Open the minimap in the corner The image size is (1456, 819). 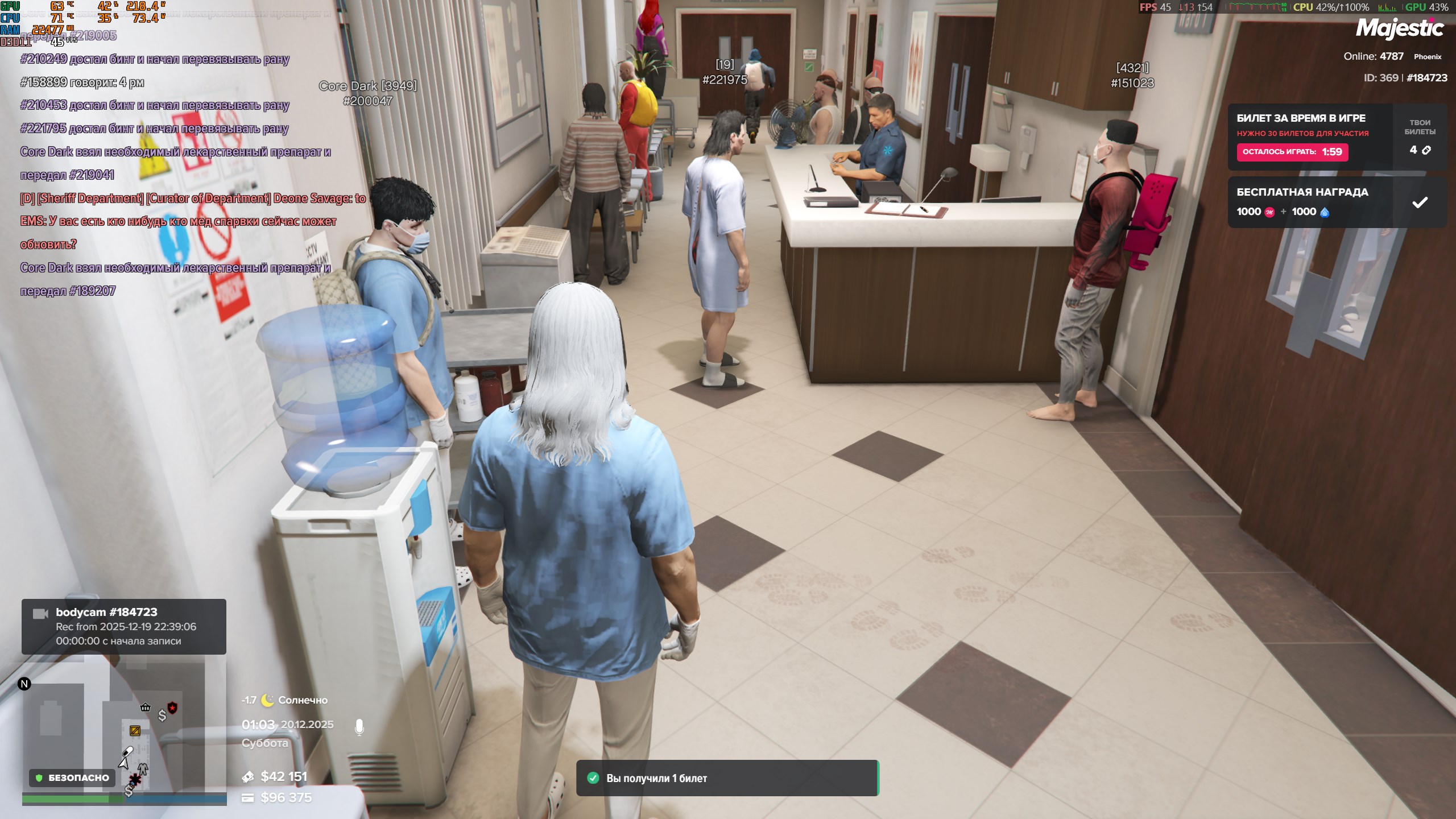[x=124, y=734]
